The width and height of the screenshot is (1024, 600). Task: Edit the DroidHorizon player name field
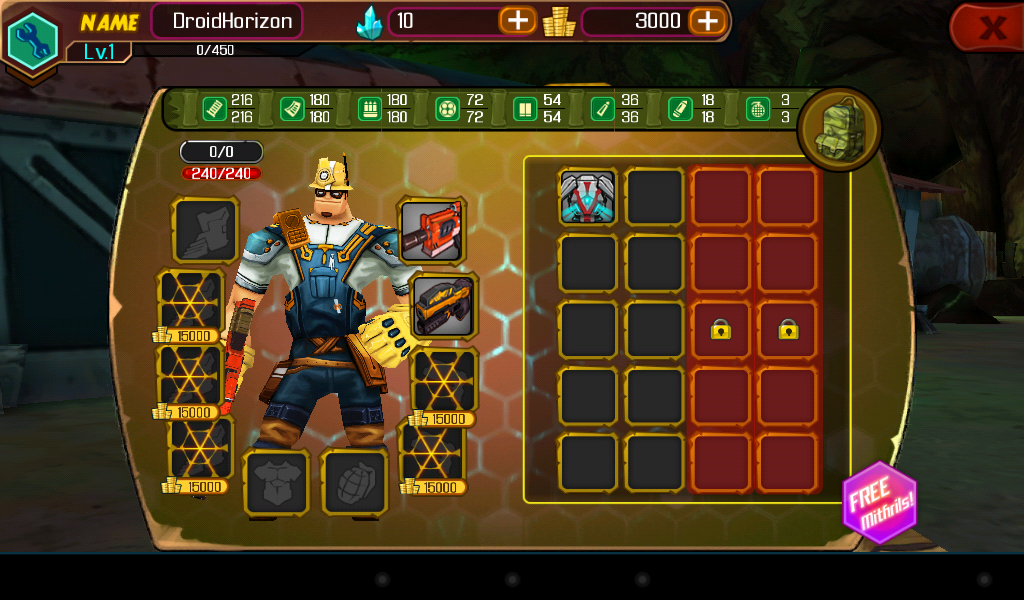click(x=226, y=21)
